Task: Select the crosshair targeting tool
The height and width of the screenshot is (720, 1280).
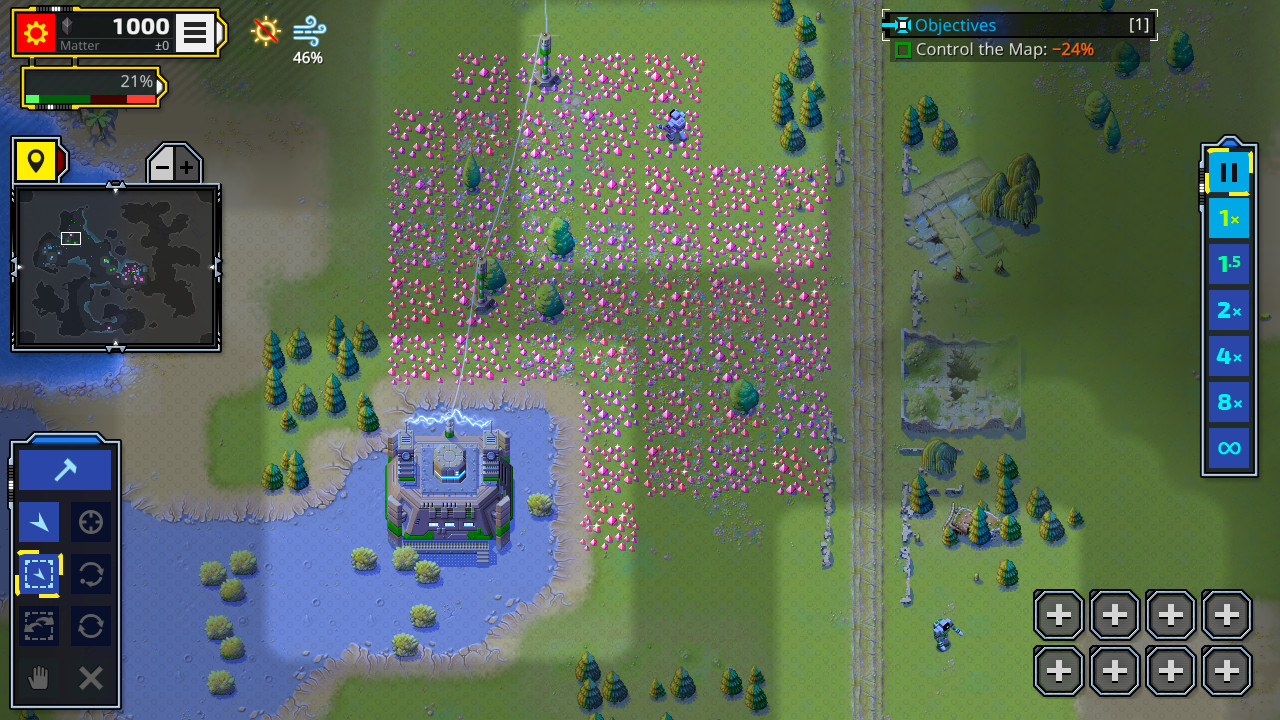Action: (x=90, y=521)
